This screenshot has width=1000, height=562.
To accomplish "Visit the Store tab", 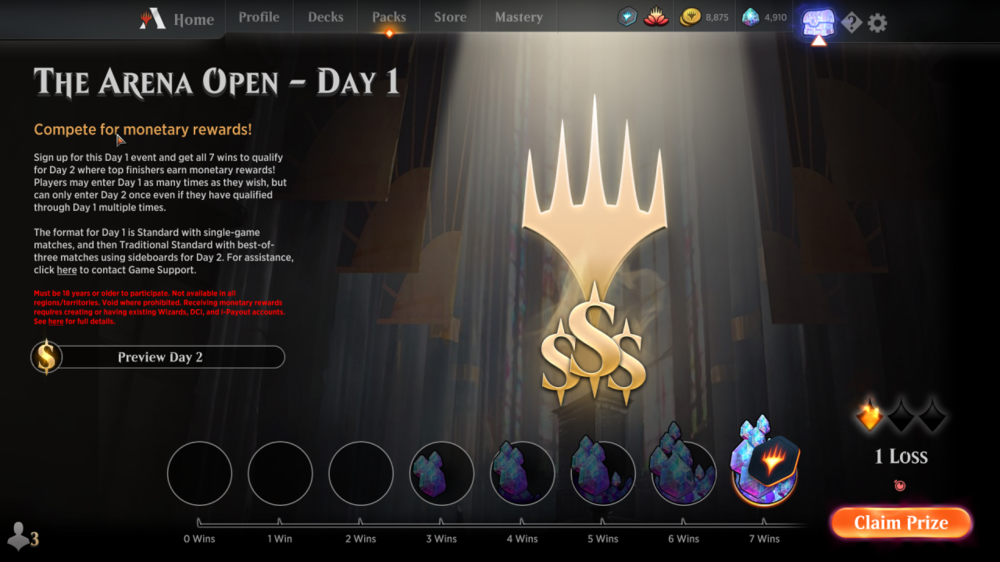I will click(x=450, y=17).
